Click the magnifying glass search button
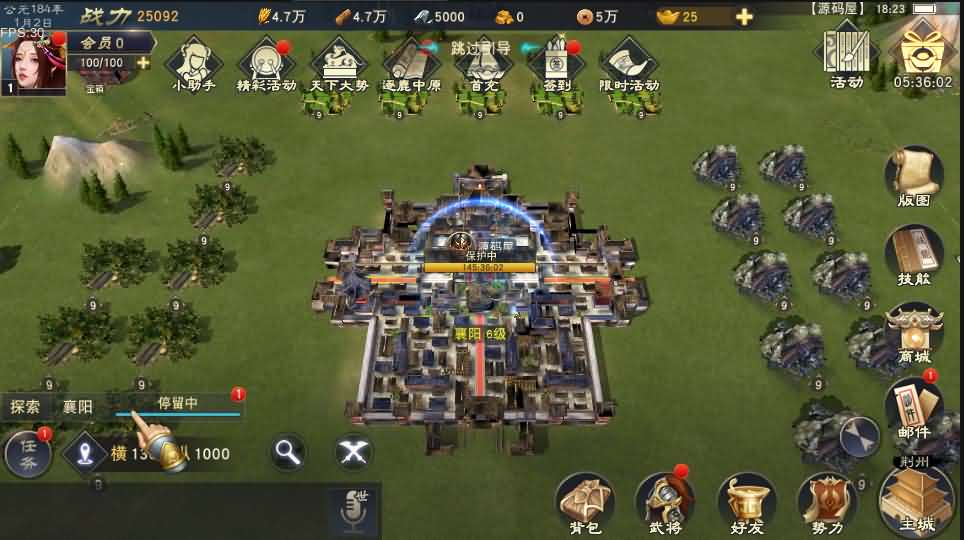The image size is (964, 540). coord(288,453)
